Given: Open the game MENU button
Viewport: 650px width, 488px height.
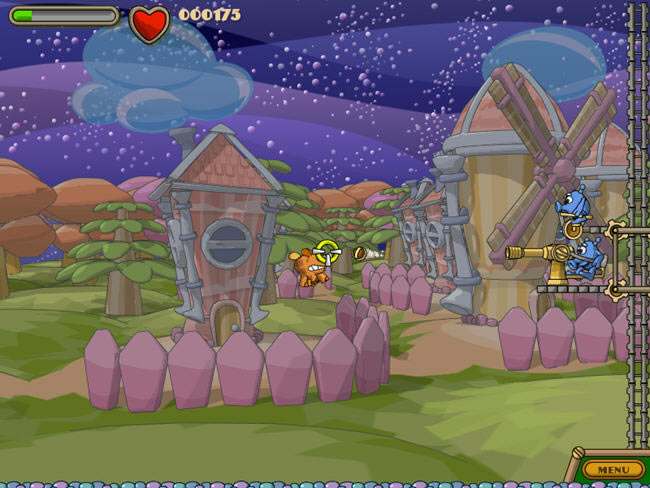Looking at the screenshot, I should click(613, 469).
